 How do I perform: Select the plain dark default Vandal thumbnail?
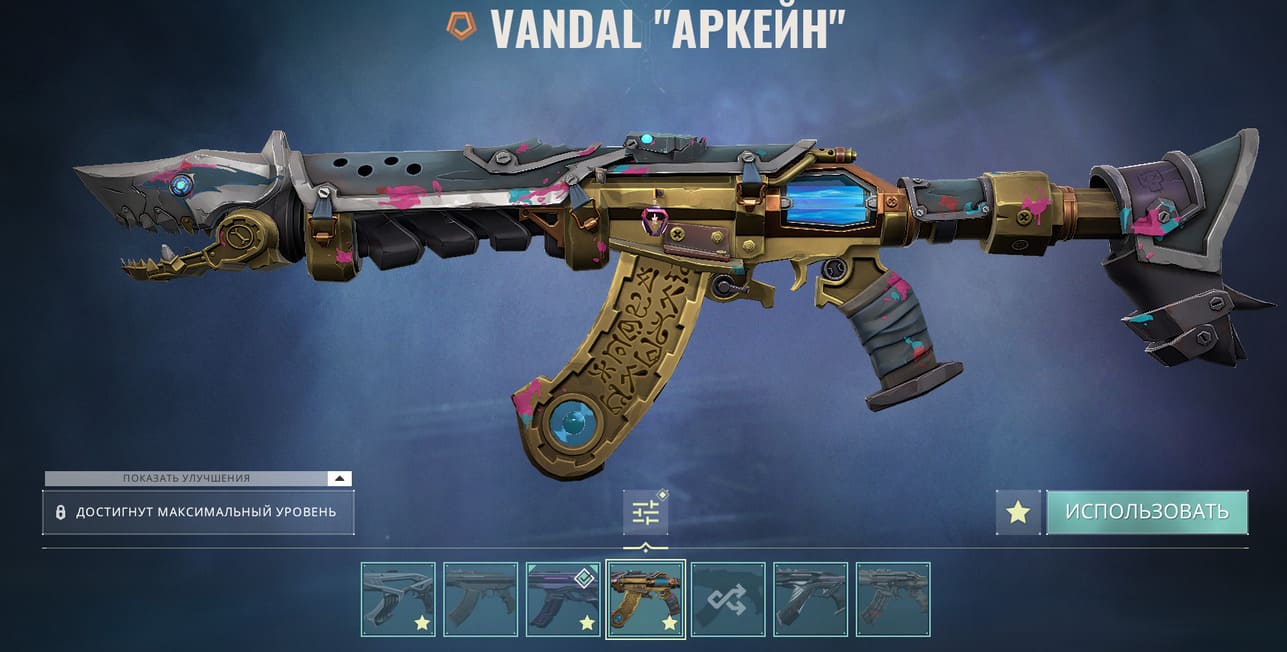(x=480, y=599)
